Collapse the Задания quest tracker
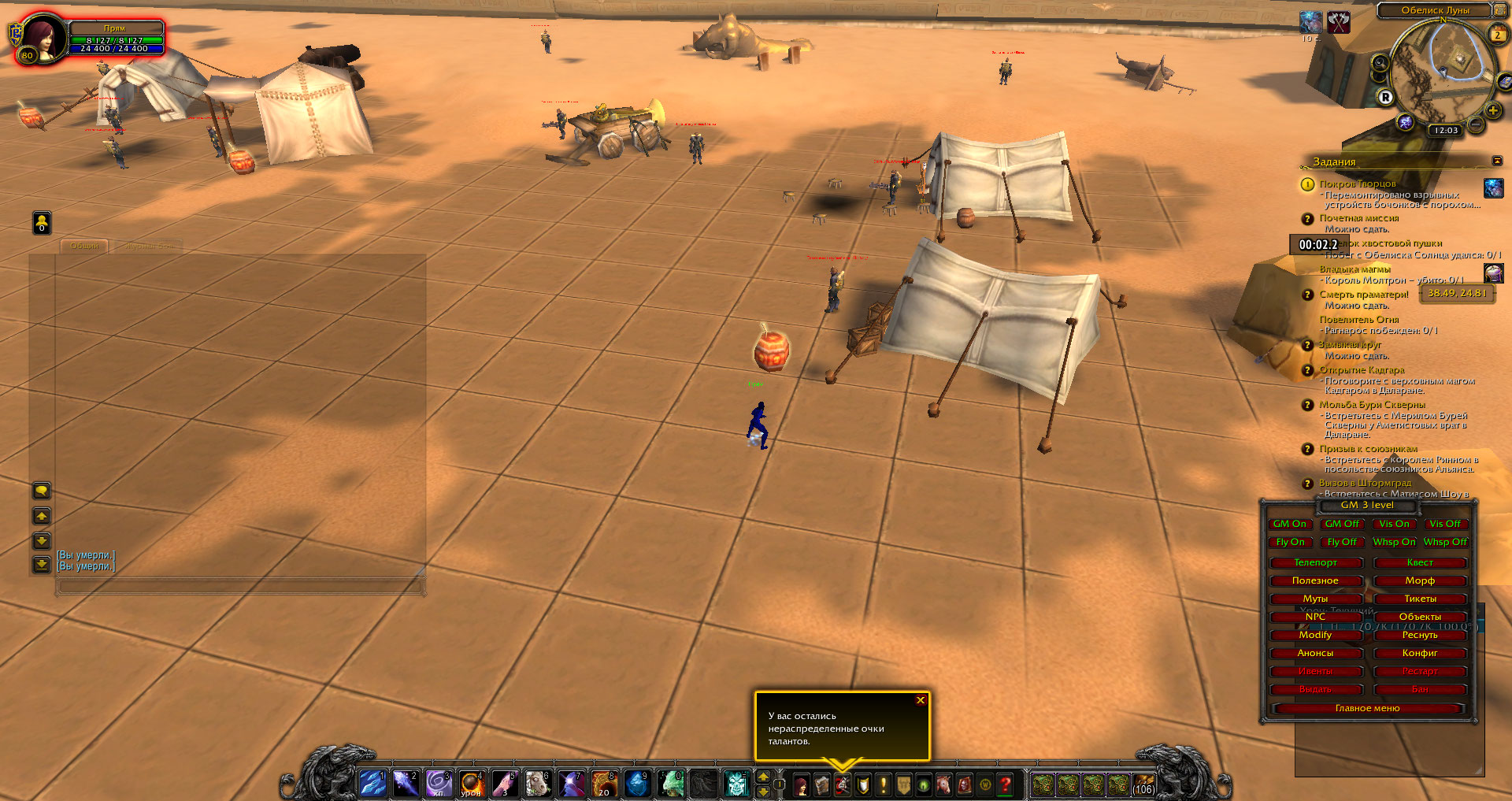This screenshot has width=1512, height=801. (1497, 161)
